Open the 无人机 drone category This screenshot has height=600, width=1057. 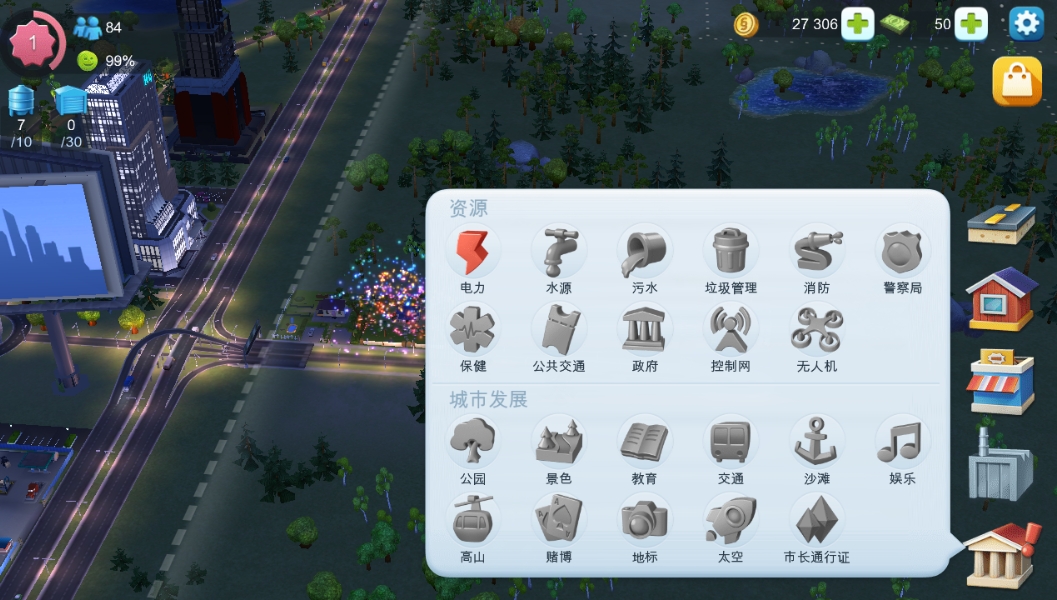(x=817, y=332)
